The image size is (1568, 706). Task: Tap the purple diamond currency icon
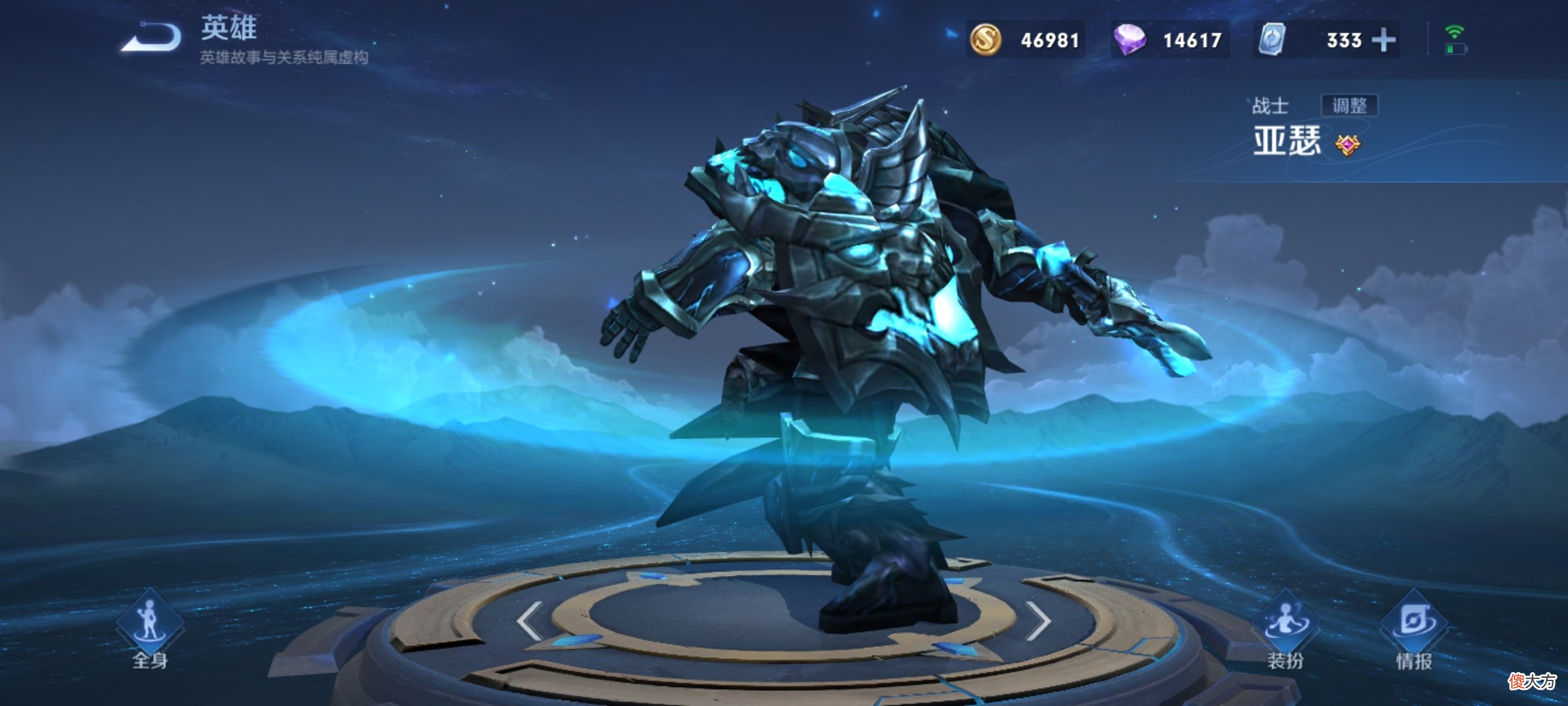pyautogui.click(x=1130, y=39)
